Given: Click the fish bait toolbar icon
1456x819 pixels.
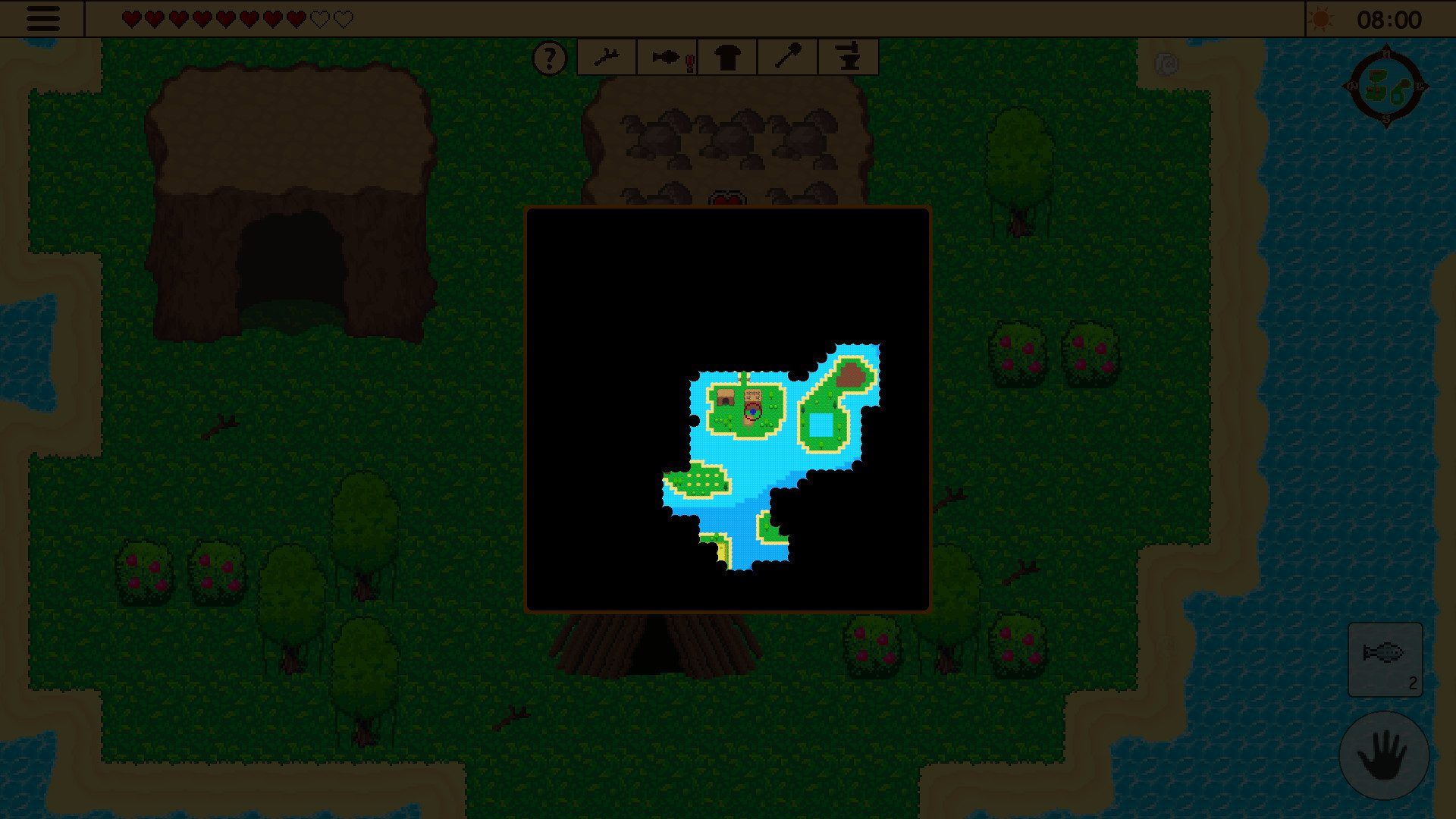Looking at the screenshot, I should pos(666,57).
